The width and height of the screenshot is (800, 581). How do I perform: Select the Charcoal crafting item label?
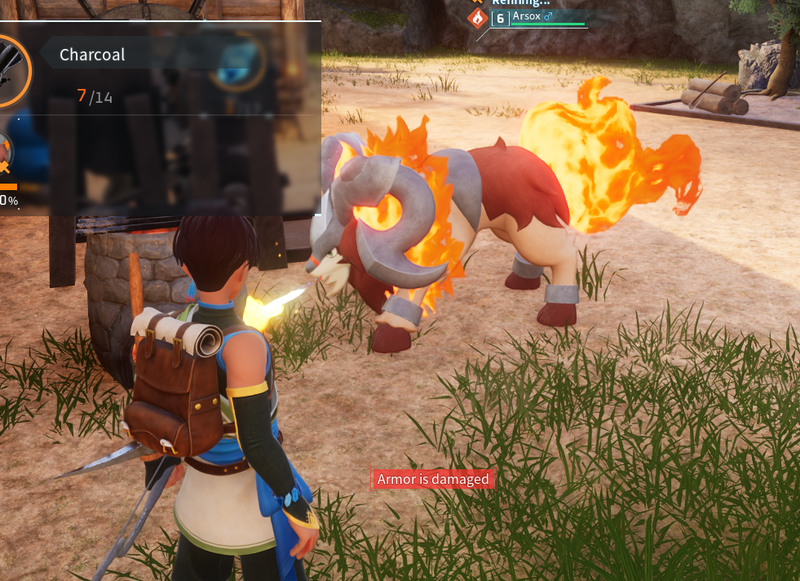[92, 55]
